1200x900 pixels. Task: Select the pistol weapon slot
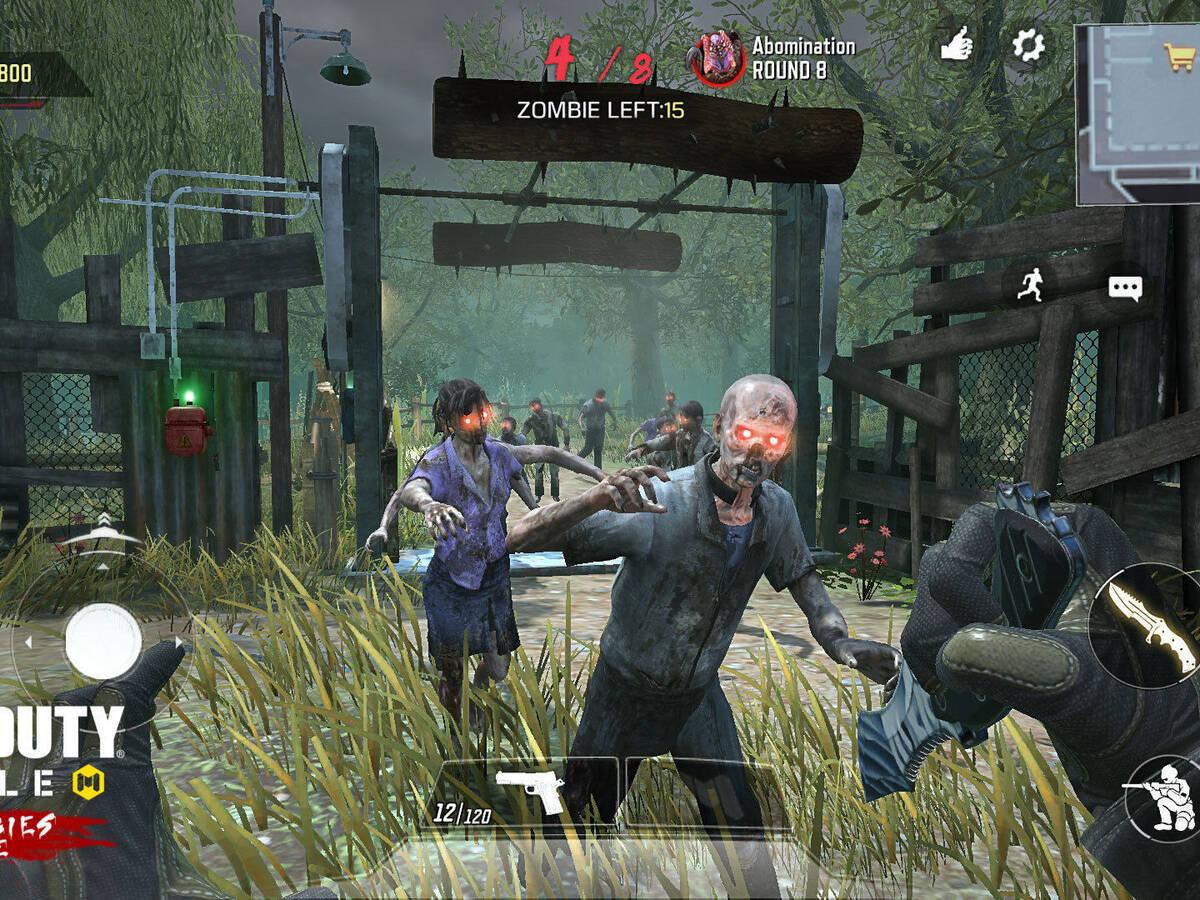tap(530, 795)
